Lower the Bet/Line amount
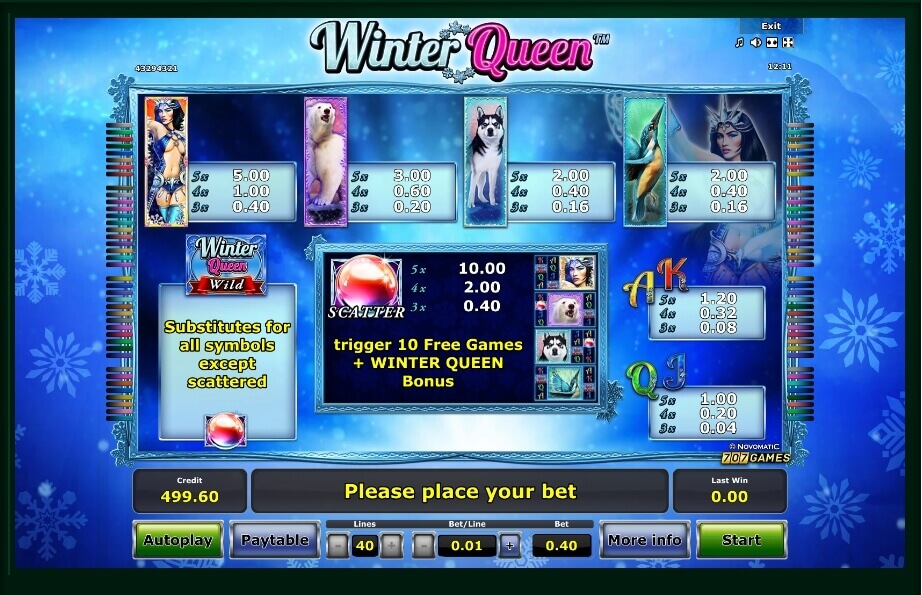This screenshot has height=595, width=922. click(424, 546)
